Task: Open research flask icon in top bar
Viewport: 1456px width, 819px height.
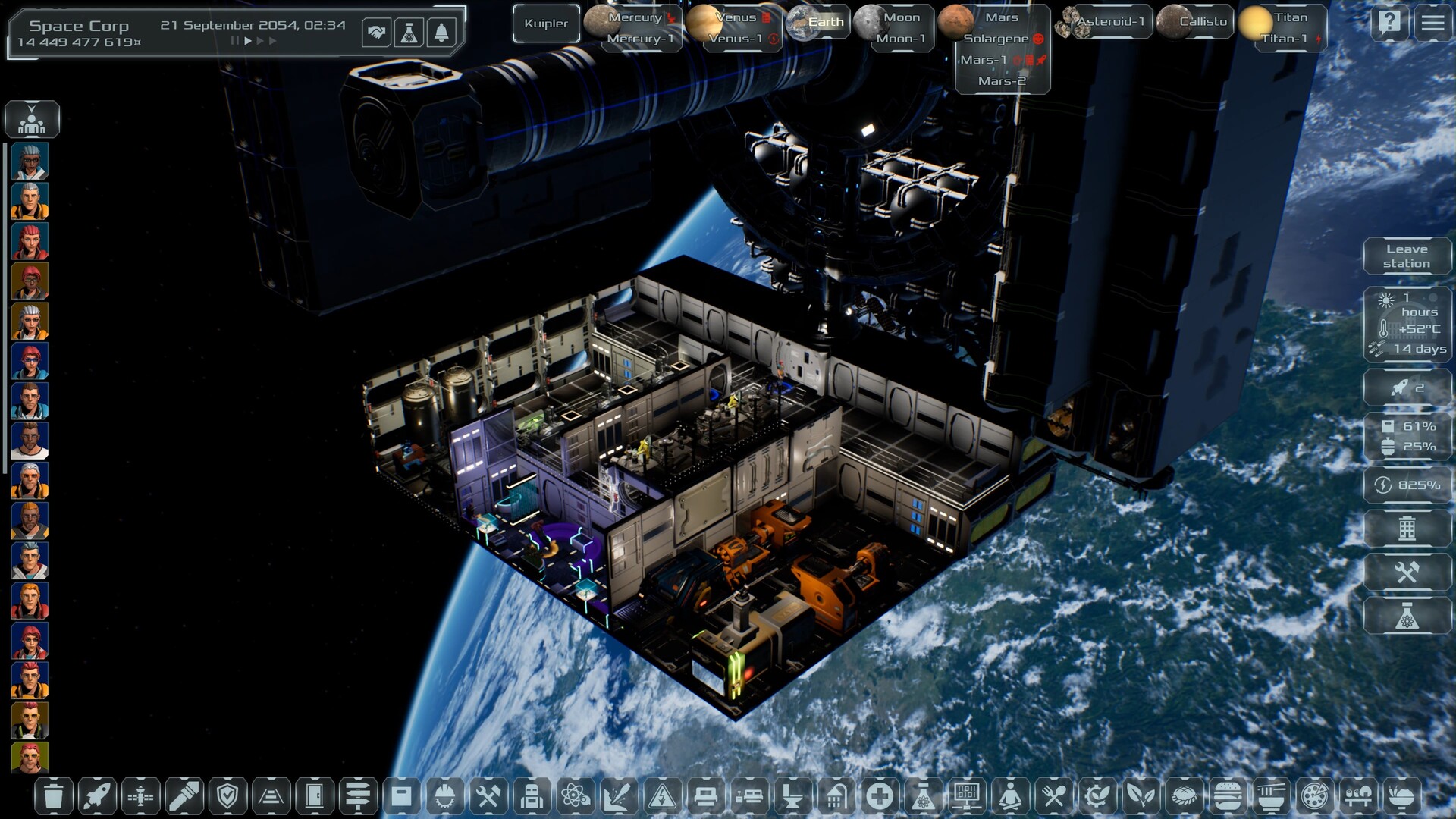Action: click(x=409, y=33)
